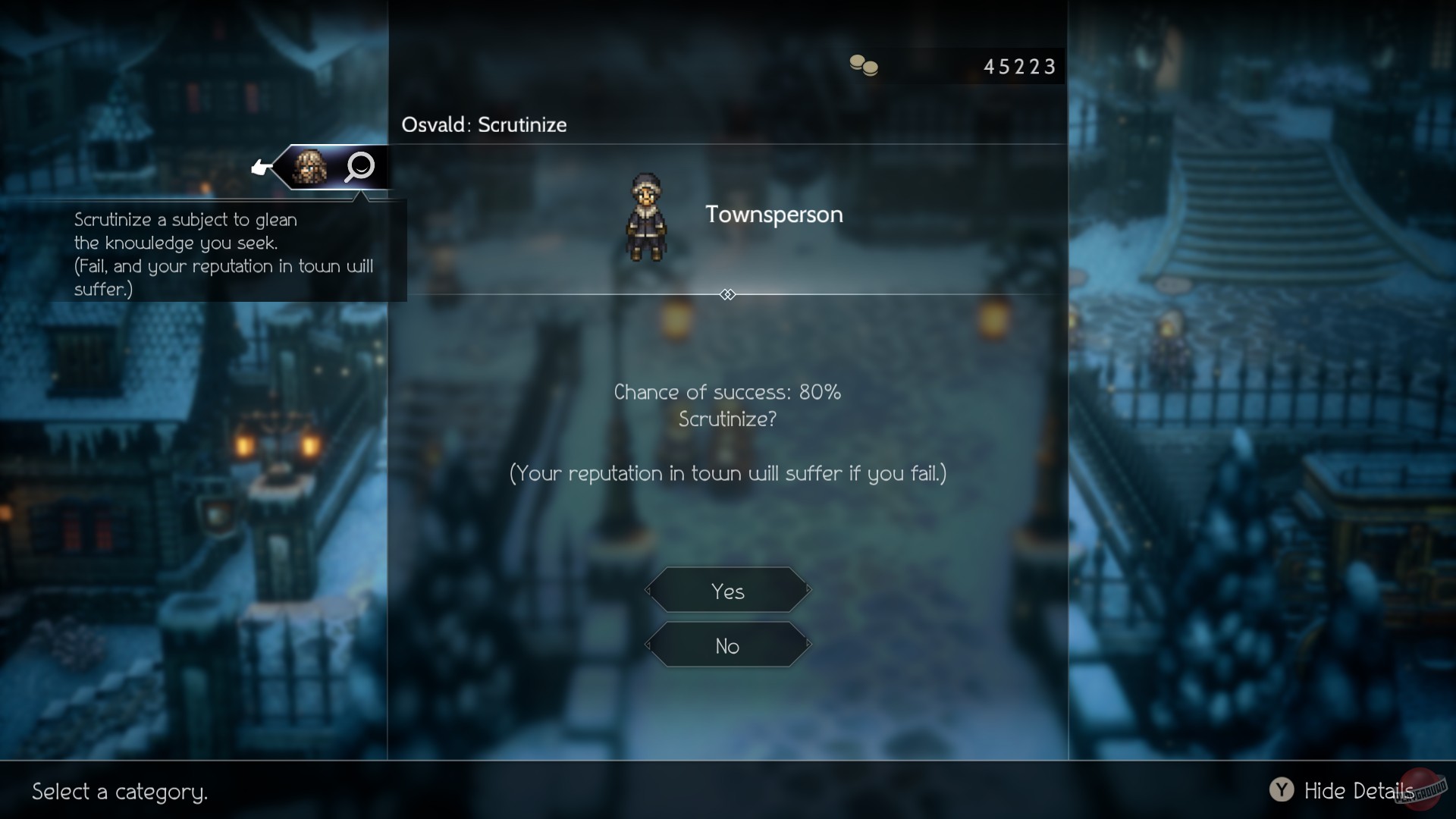Click the 80% chance of success text

(726, 392)
